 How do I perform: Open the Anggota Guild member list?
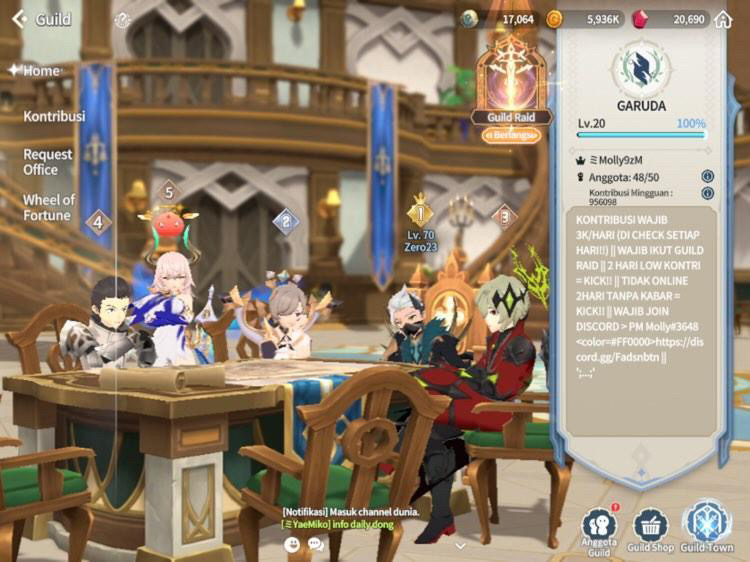(x=599, y=530)
